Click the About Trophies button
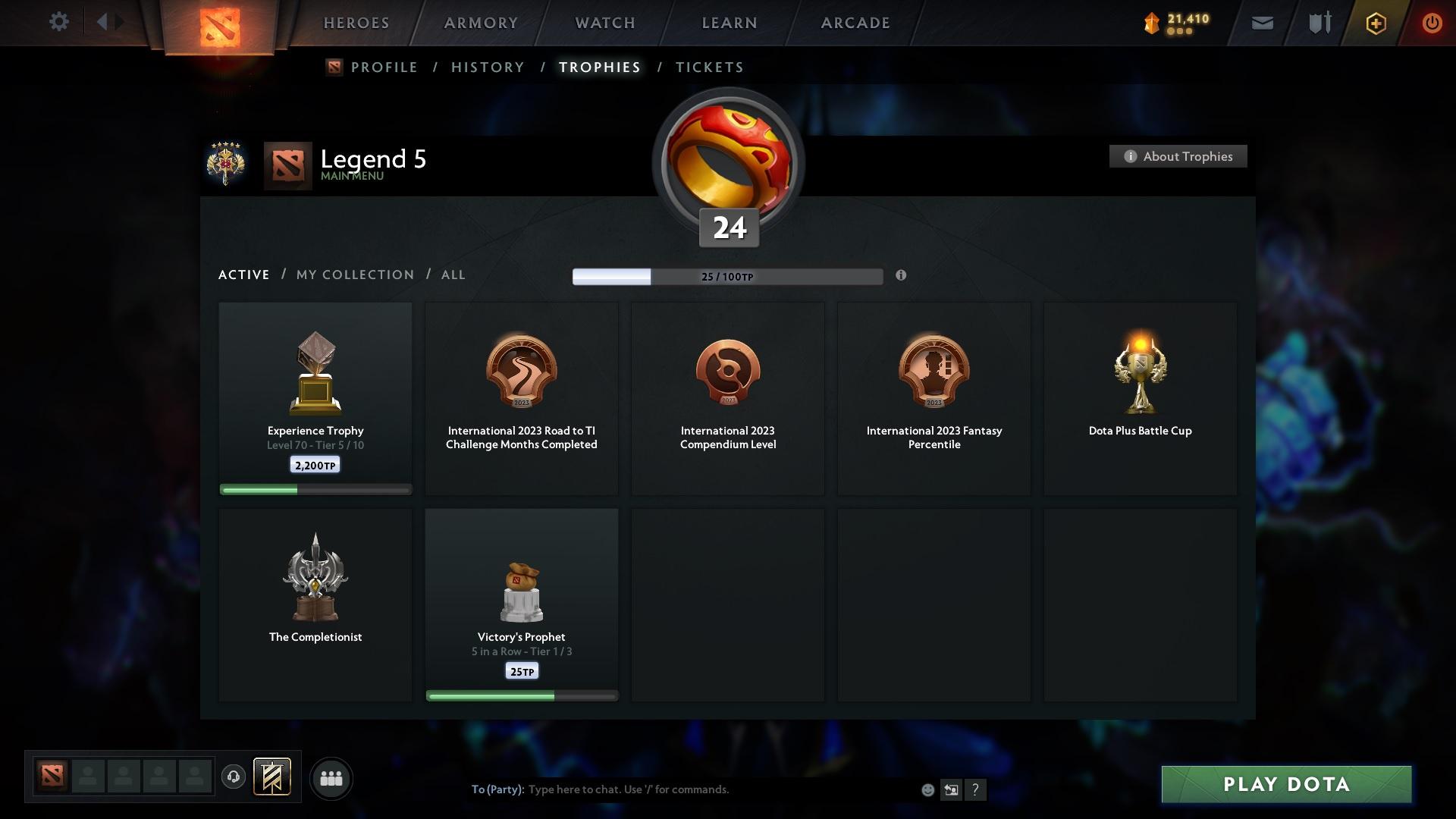Screen dimensions: 1456x819 1178,156
